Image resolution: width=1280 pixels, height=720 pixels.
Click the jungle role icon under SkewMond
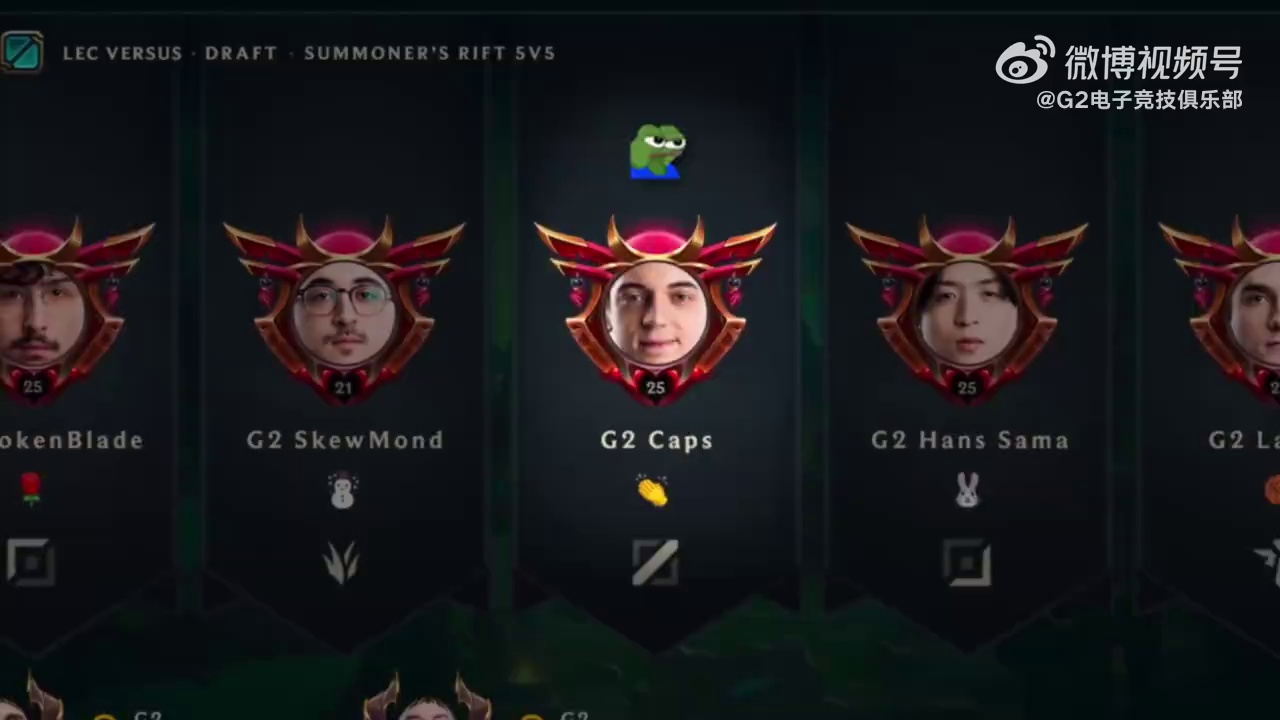pos(342,562)
